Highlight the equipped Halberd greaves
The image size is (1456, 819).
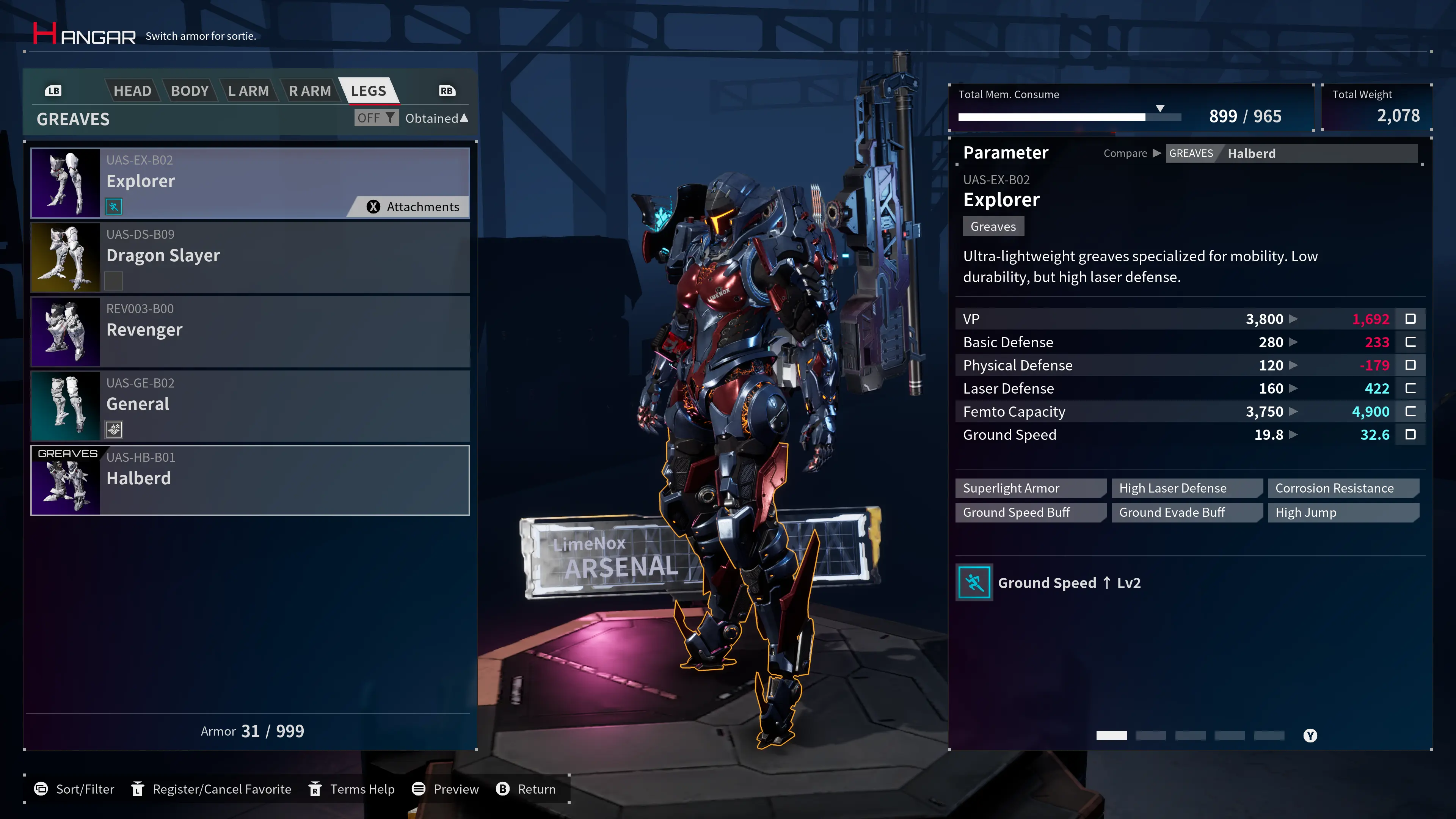coord(249,480)
